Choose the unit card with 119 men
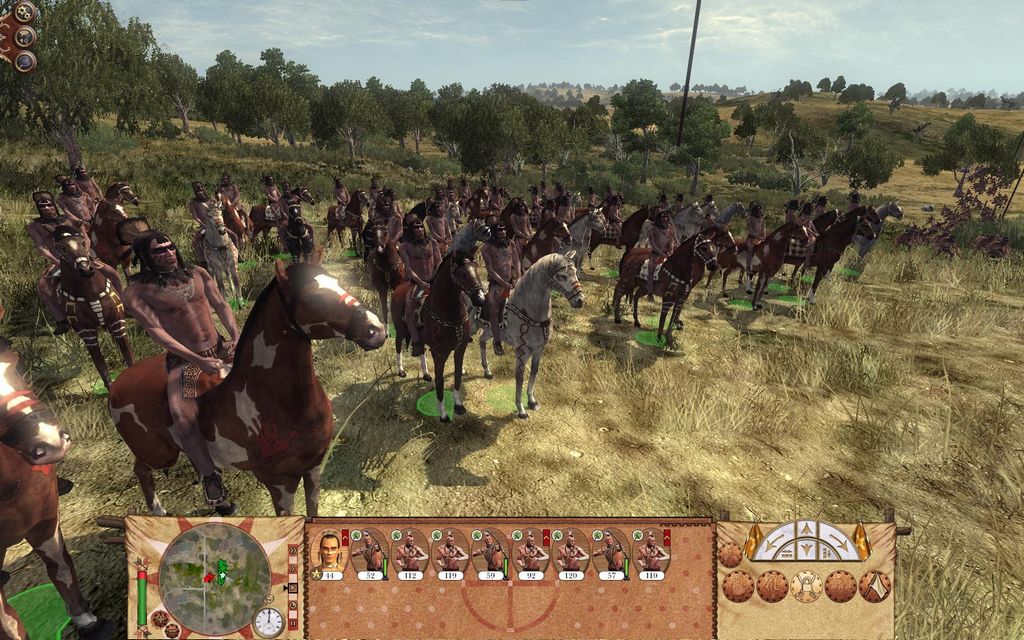The width and height of the screenshot is (1024, 640). (450, 553)
